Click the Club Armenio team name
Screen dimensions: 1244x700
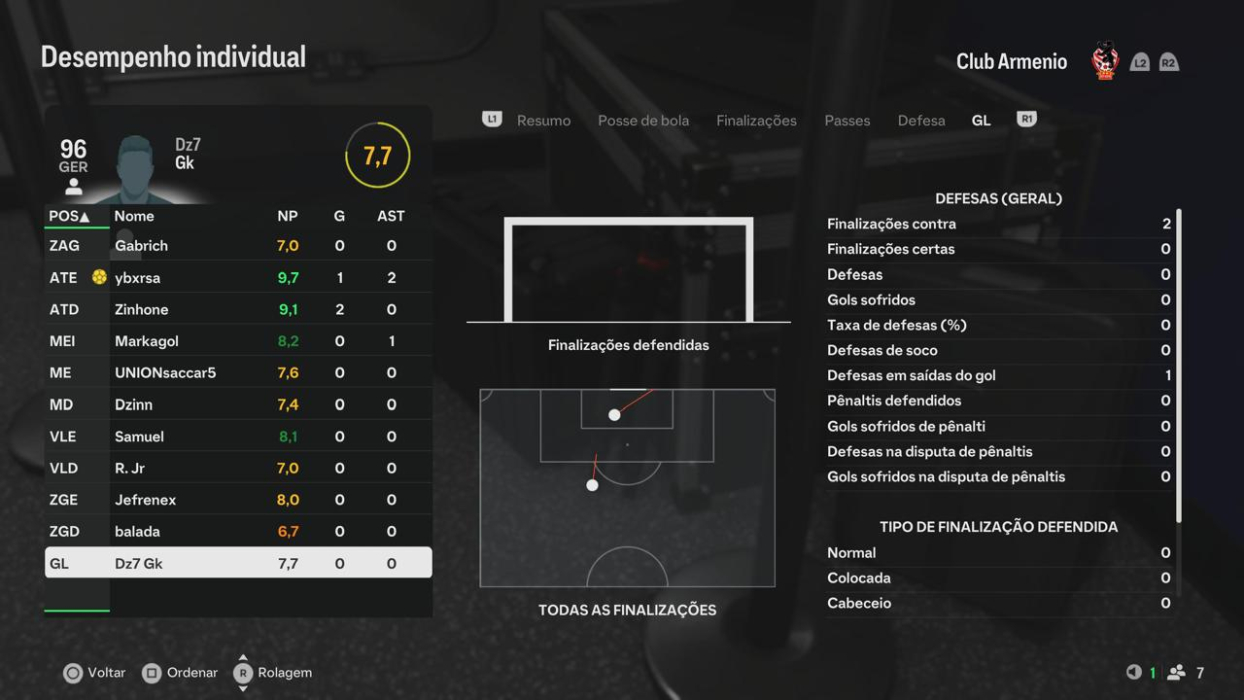pos(1011,62)
